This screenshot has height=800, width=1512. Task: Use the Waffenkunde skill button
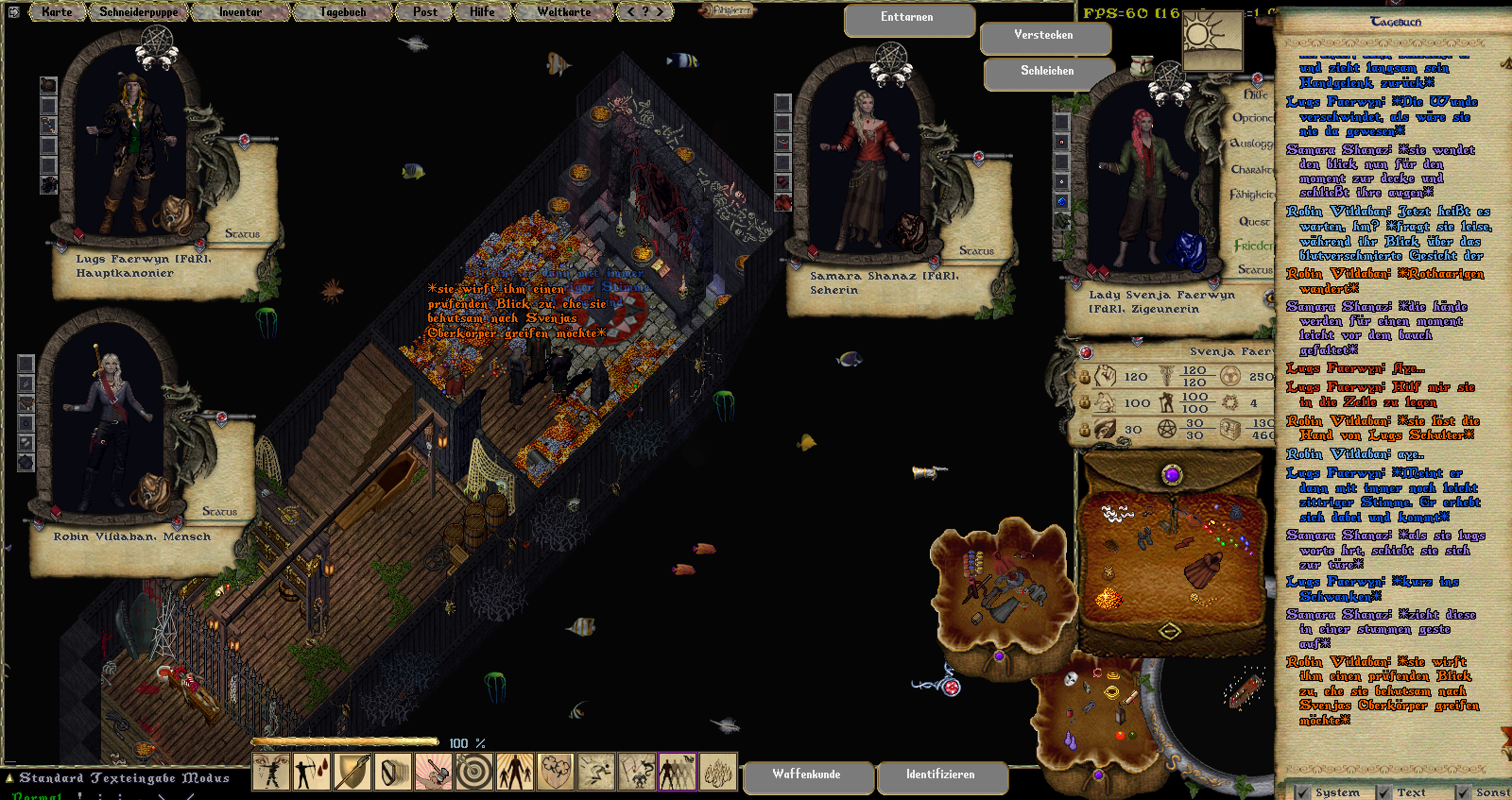coord(806,774)
